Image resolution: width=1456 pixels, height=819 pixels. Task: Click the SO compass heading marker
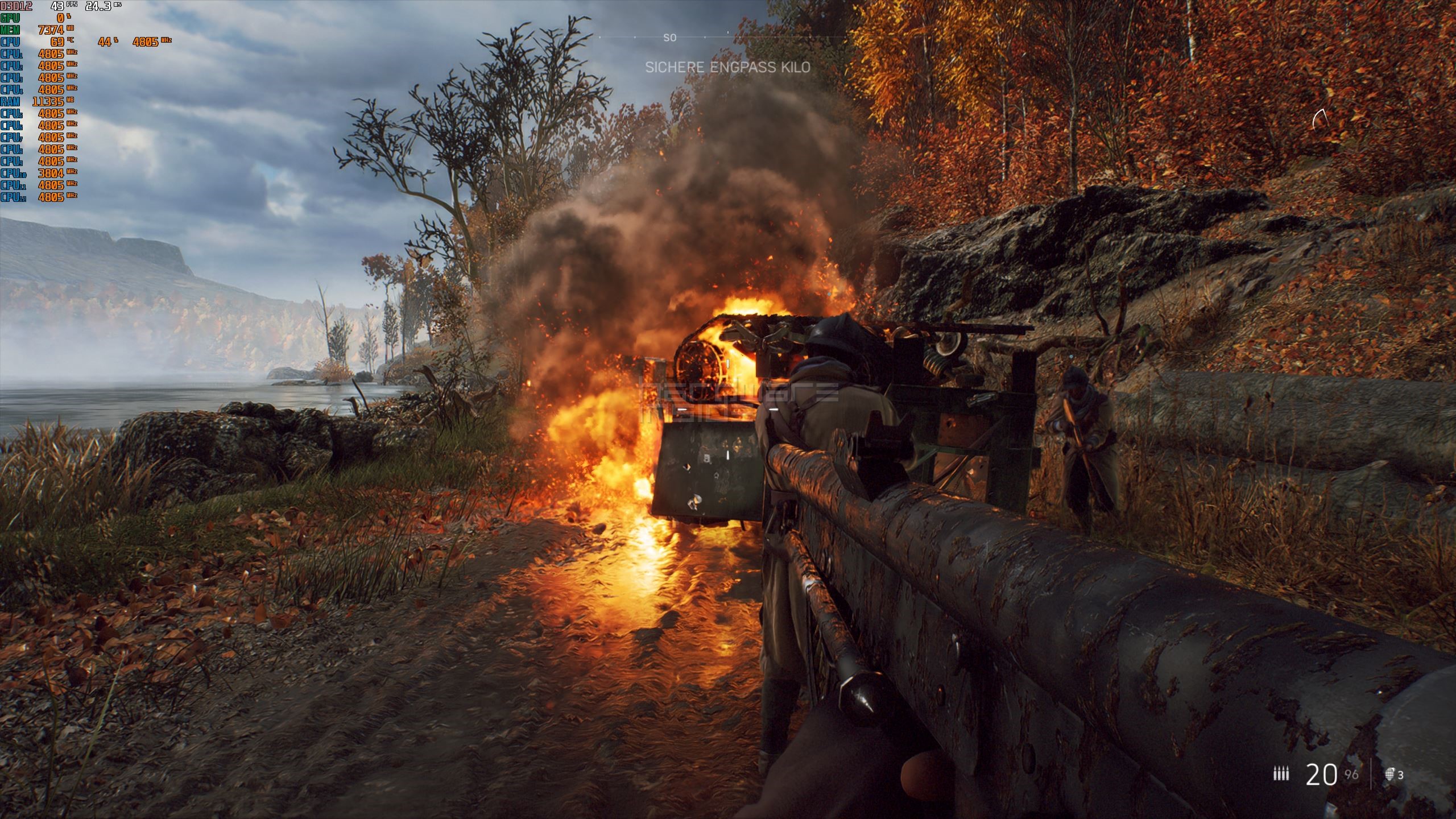pos(669,36)
